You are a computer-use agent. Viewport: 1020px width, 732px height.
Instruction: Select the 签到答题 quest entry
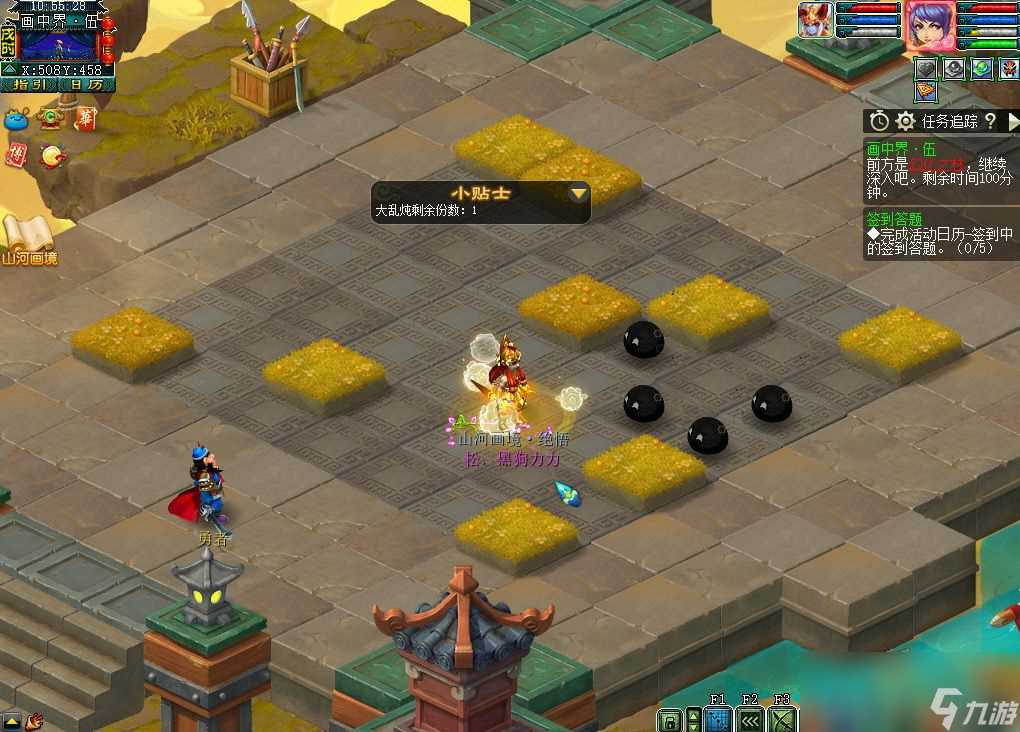895,220
